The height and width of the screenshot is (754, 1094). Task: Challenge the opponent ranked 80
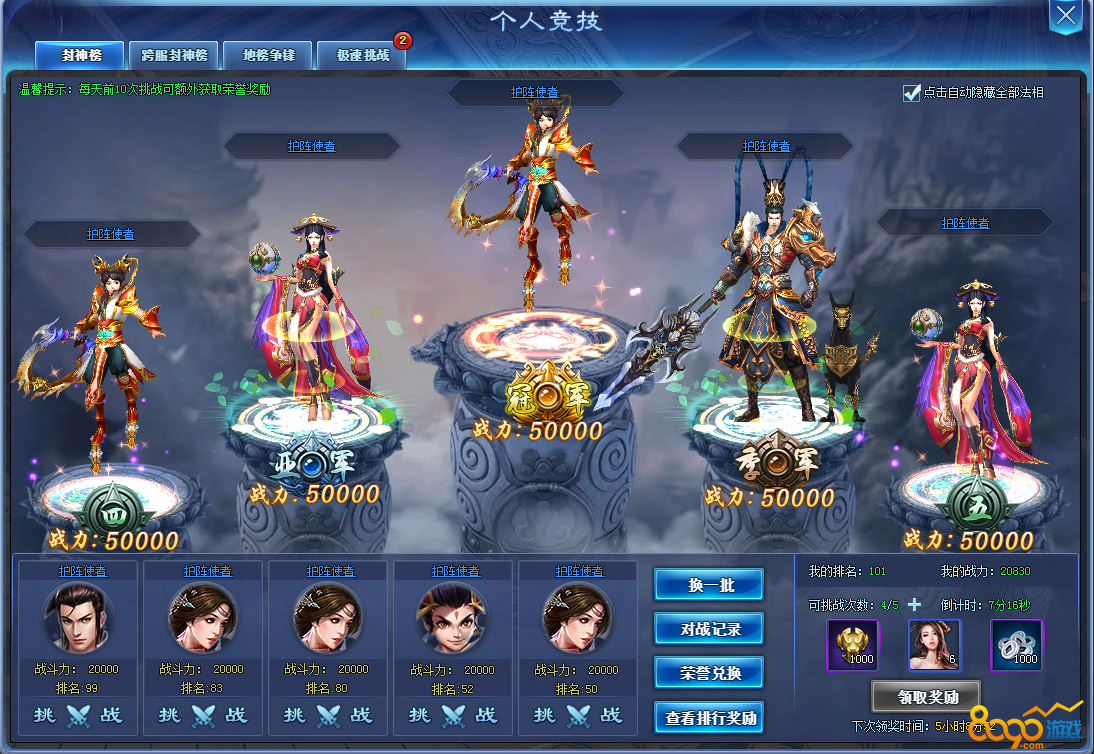click(x=328, y=715)
